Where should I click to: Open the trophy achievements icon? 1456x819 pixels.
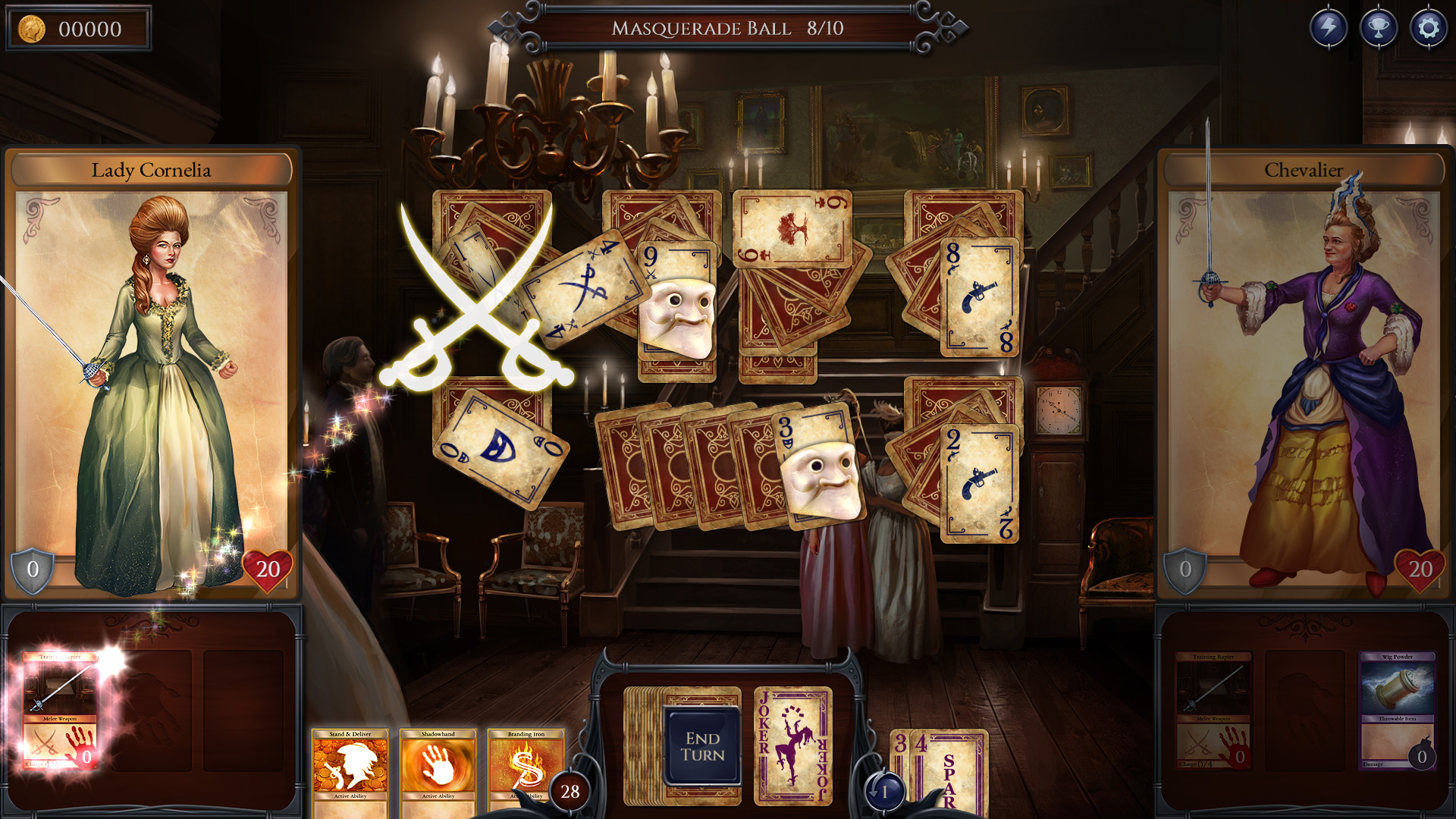click(1380, 28)
